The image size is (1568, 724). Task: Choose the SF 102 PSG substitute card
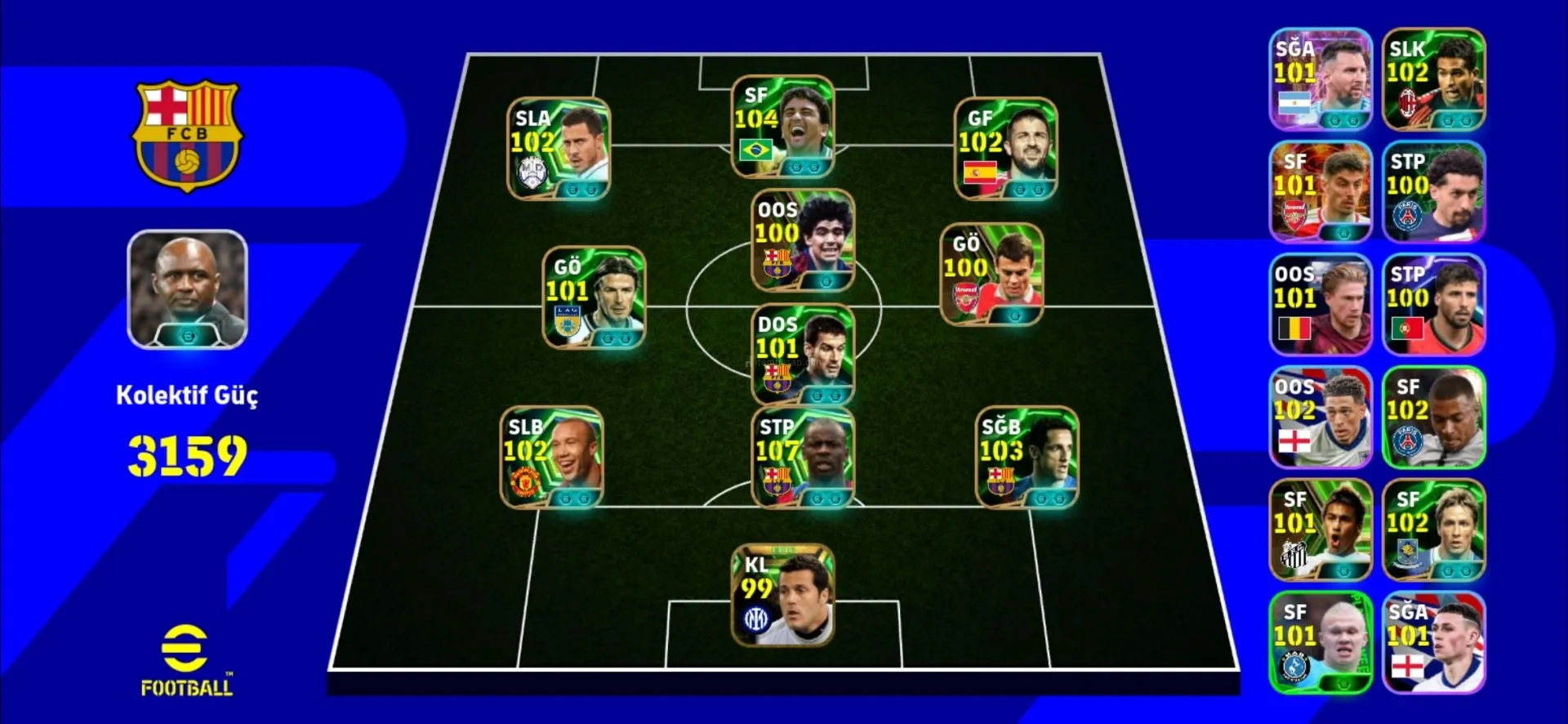coord(1433,418)
